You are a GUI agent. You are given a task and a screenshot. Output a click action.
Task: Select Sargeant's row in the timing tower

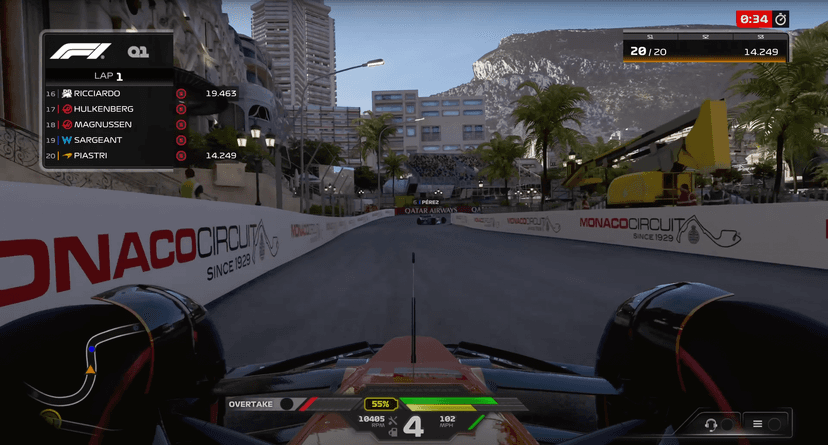coord(108,140)
